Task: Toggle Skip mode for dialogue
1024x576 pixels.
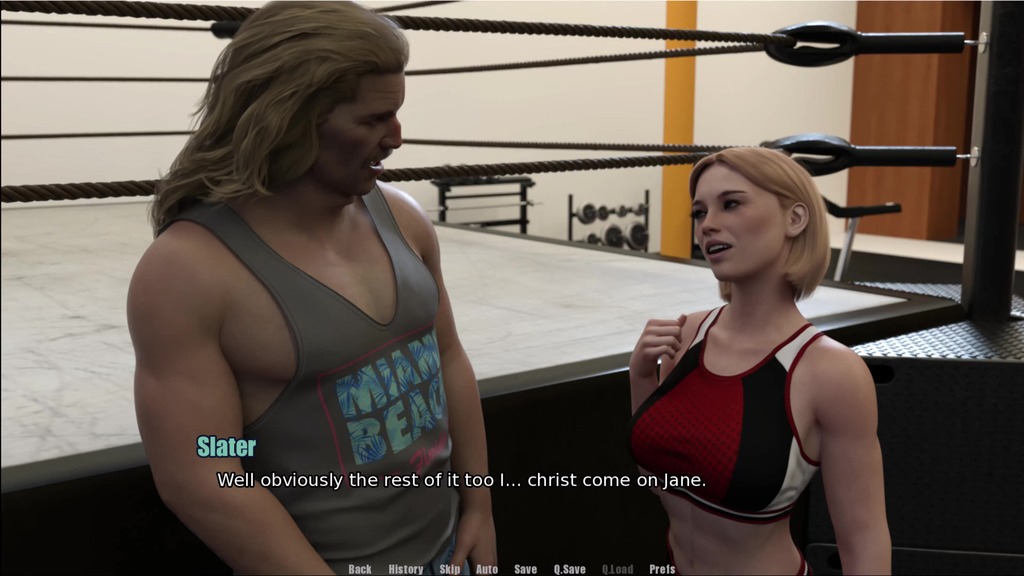Action: pos(450,569)
